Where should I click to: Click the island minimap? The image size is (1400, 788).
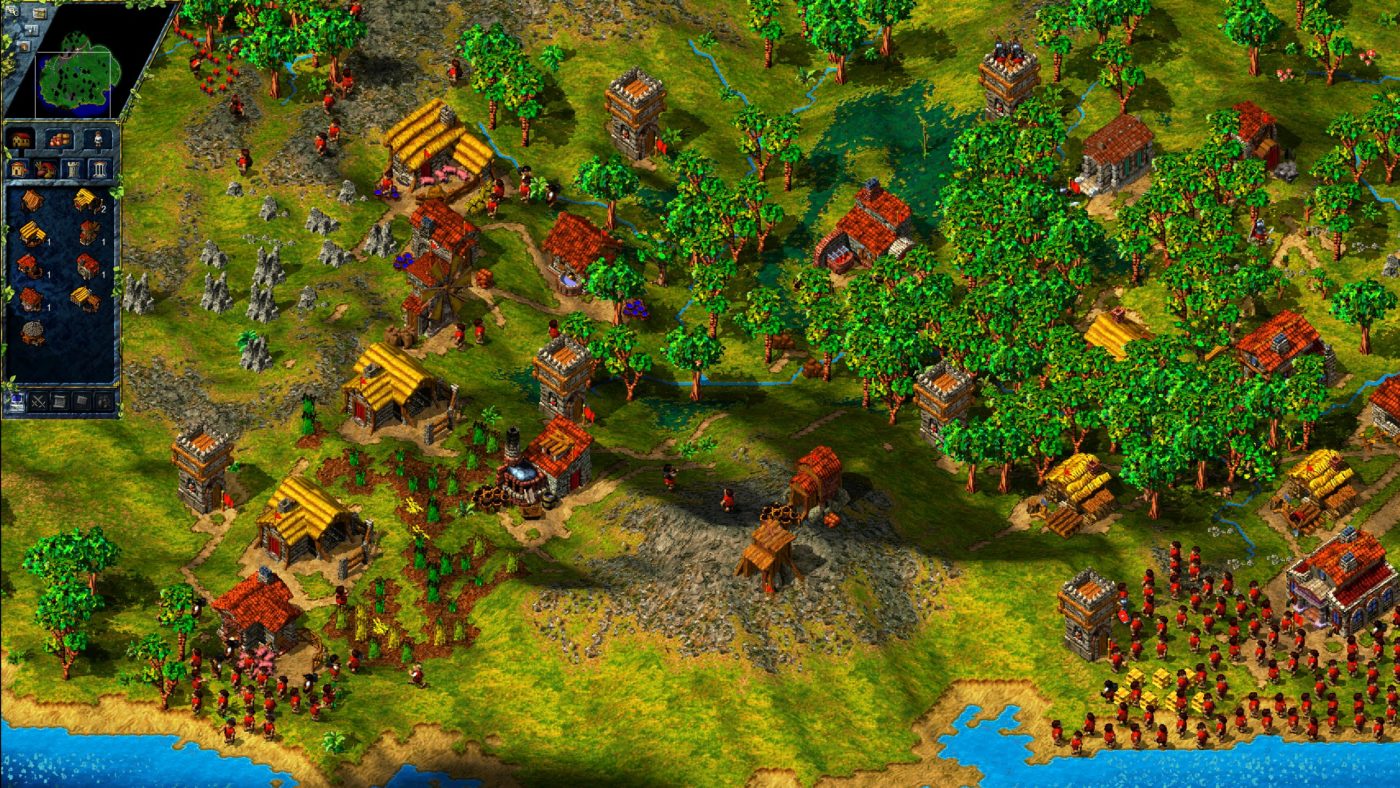(77, 72)
